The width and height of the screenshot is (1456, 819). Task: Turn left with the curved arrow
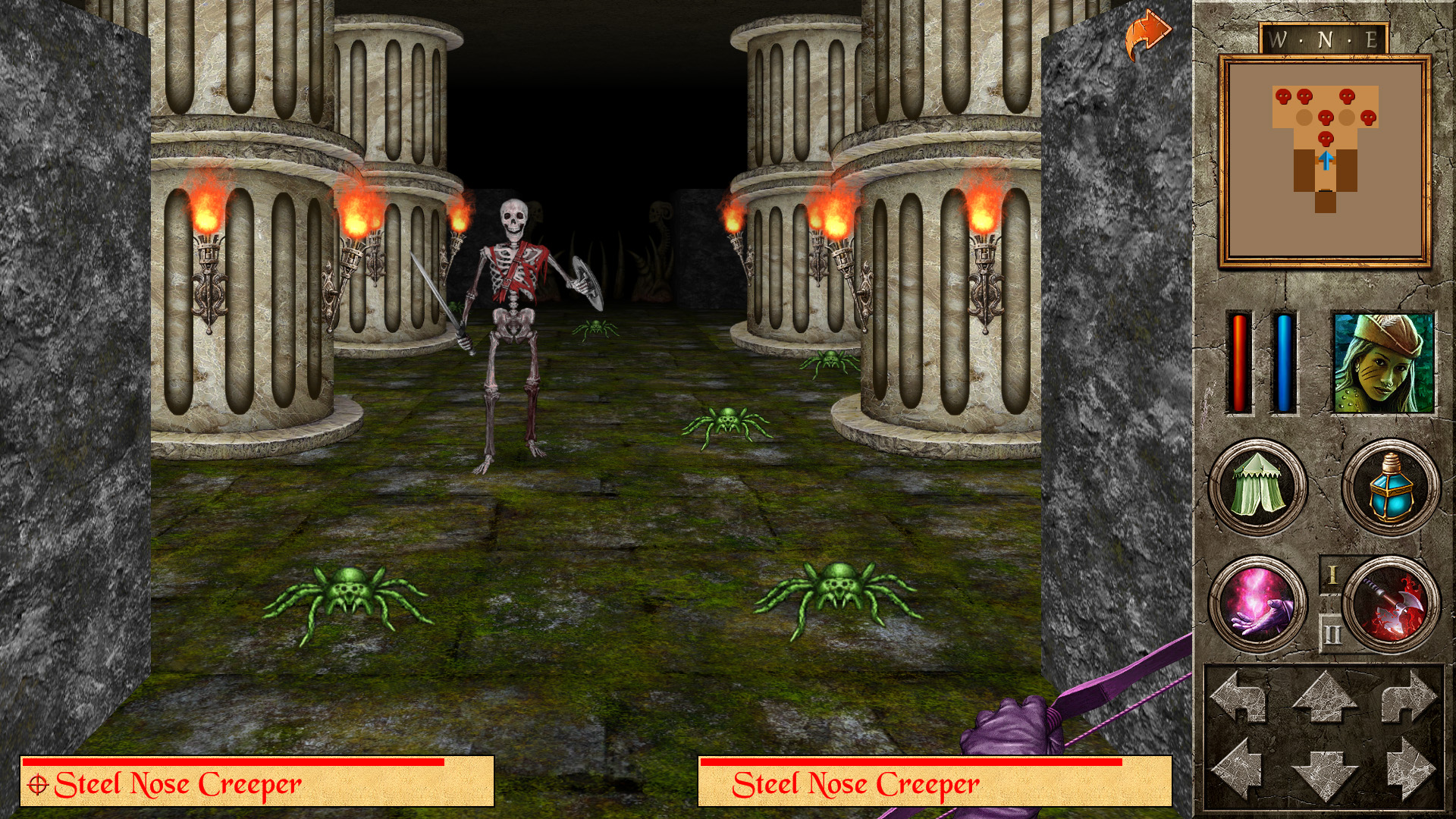1239,696
